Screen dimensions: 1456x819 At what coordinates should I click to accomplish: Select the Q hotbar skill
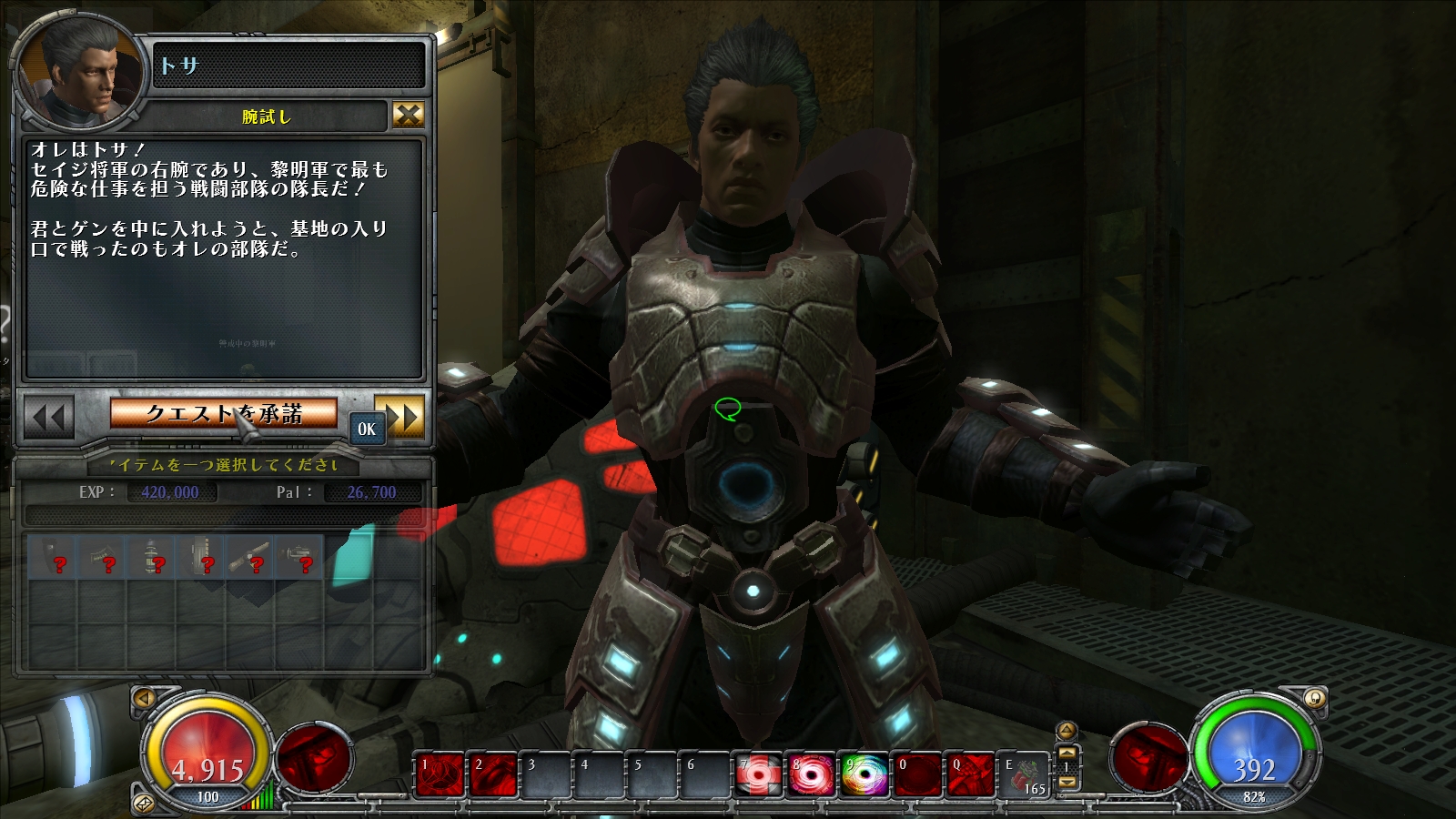970,774
